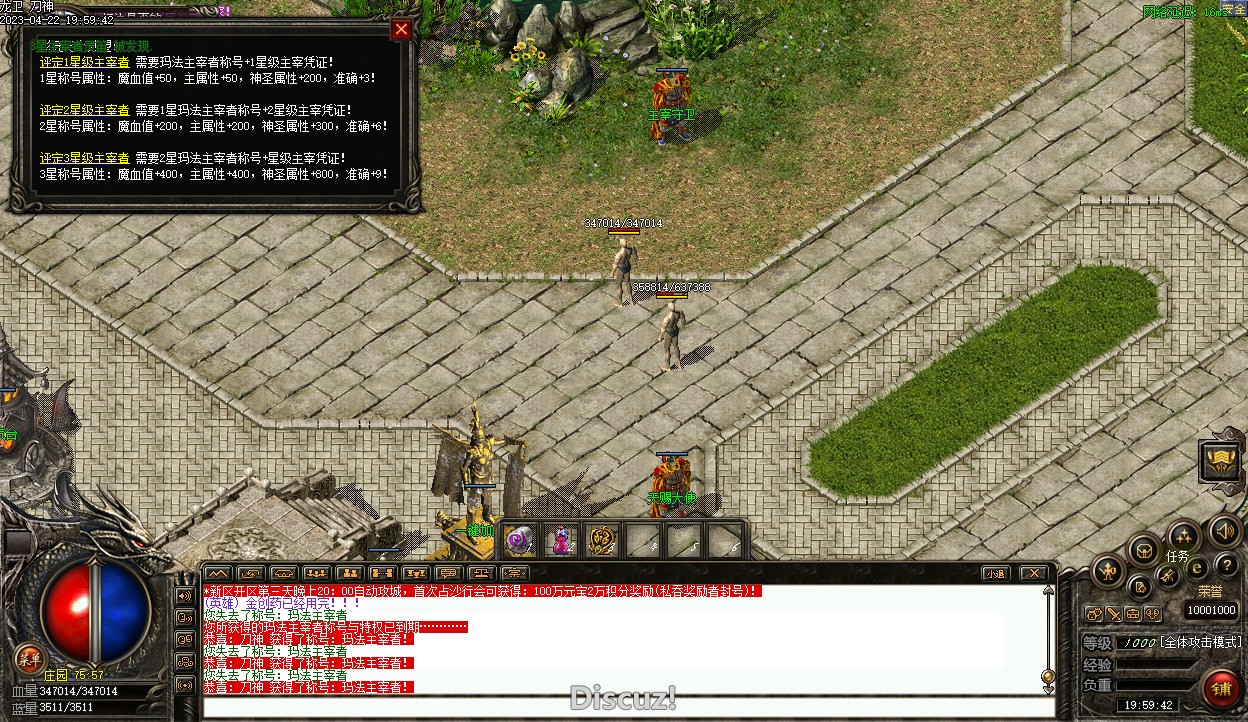The width and height of the screenshot is (1248, 722).
Task: Choose the 评定1星级主宰者 link
Action: pos(85,62)
